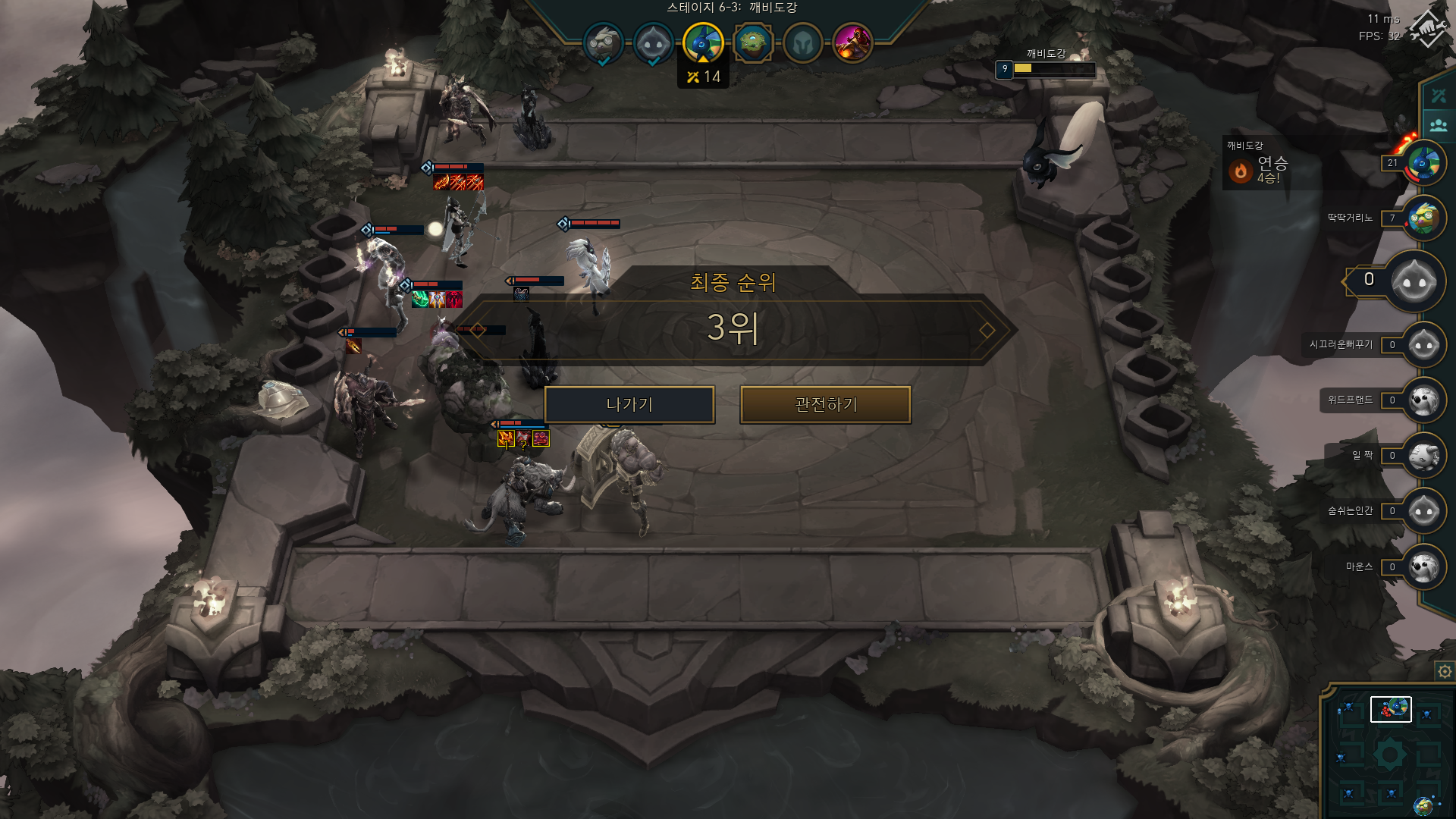Select eliminated player 숨쉬는인간
This screenshot has height=819, width=1456.
pos(1423,511)
